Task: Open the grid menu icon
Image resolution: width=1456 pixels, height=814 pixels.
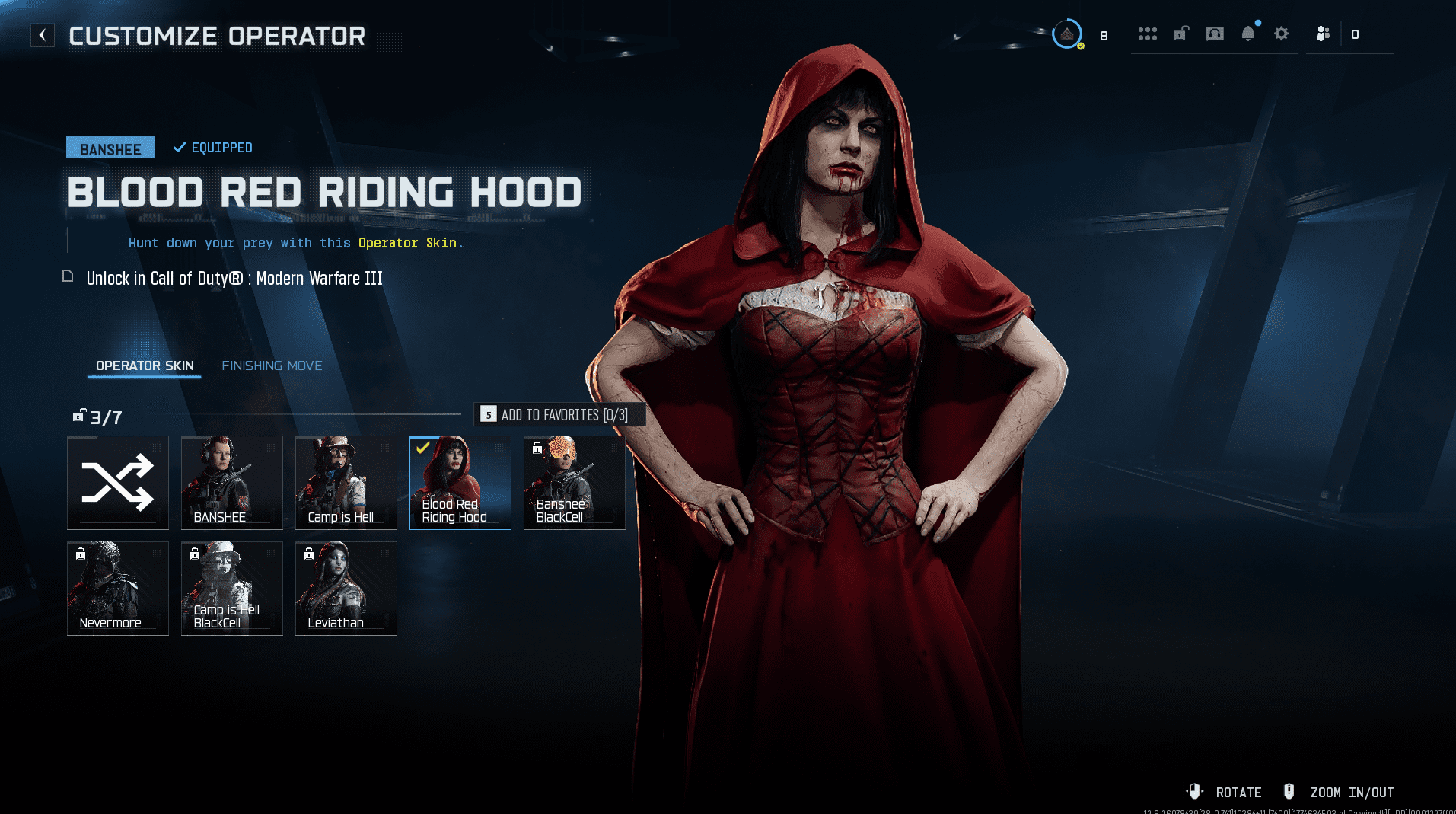Action: 1147,34
